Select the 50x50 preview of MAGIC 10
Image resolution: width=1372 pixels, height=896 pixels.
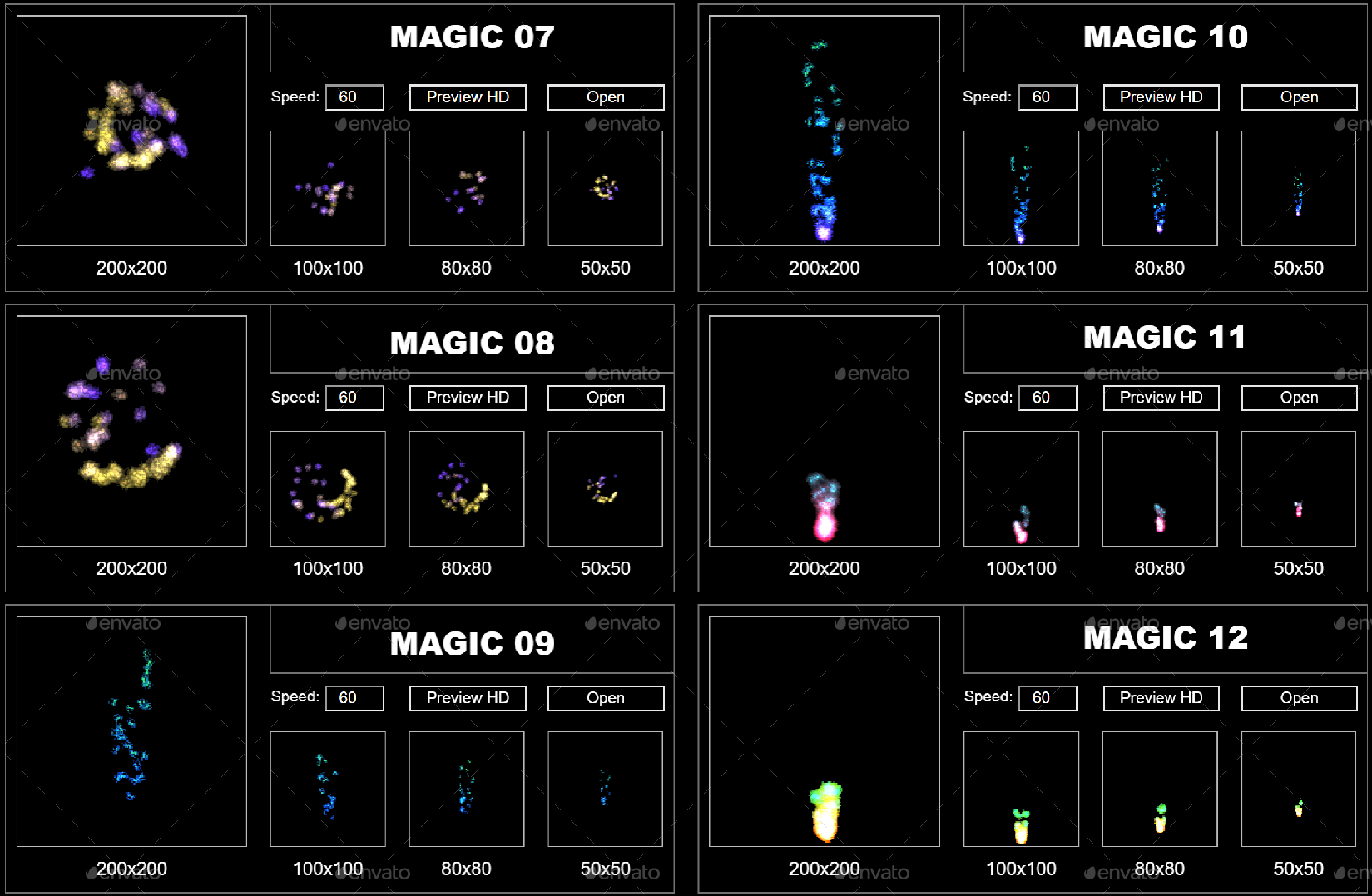pyautogui.click(x=1299, y=188)
